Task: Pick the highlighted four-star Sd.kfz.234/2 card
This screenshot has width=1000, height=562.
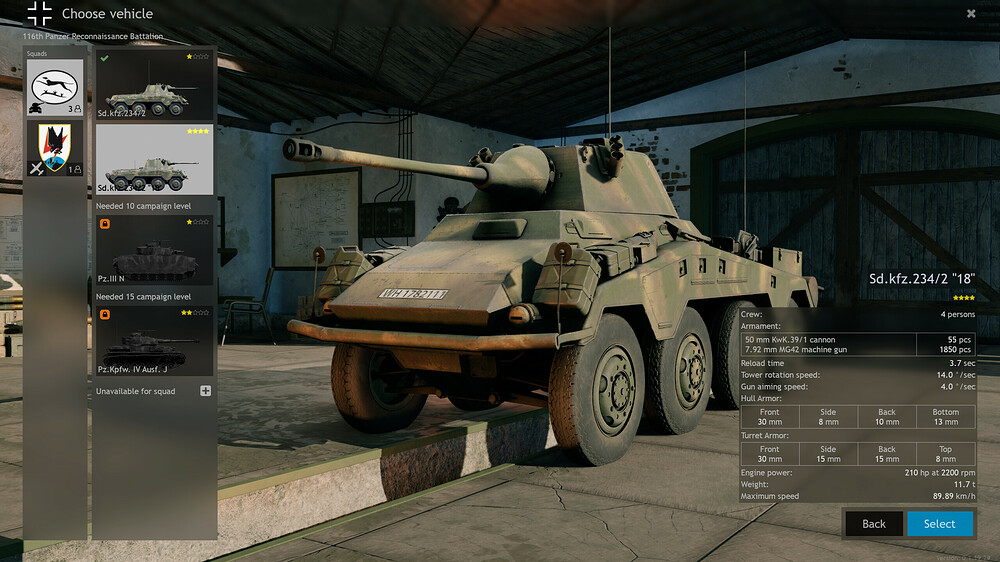Action: click(154, 160)
